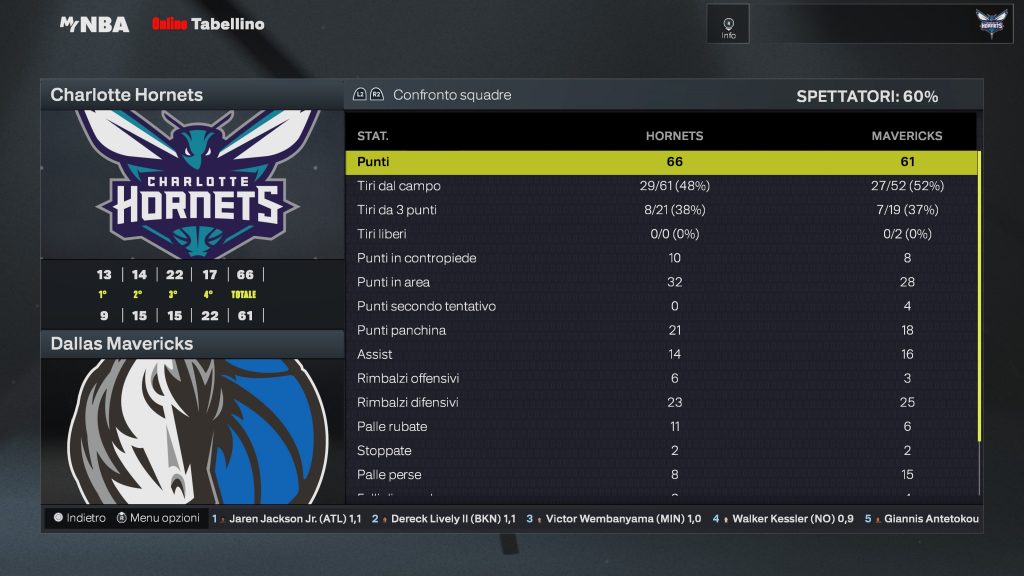This screenshot has height=576, width=1024.
Task: Click the Dallas Mavericks team logo panel
Action: (192, 430)
